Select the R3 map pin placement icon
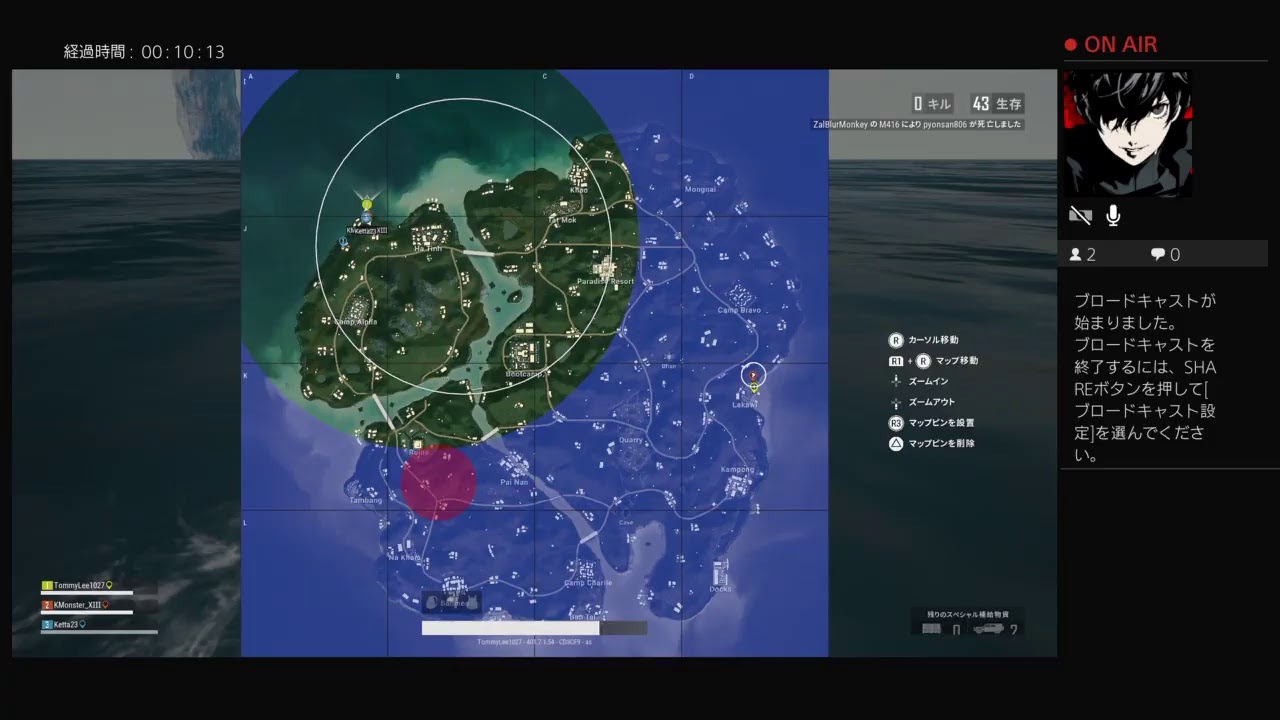Viewport: 1280px width, 720px height. (896, 422)
